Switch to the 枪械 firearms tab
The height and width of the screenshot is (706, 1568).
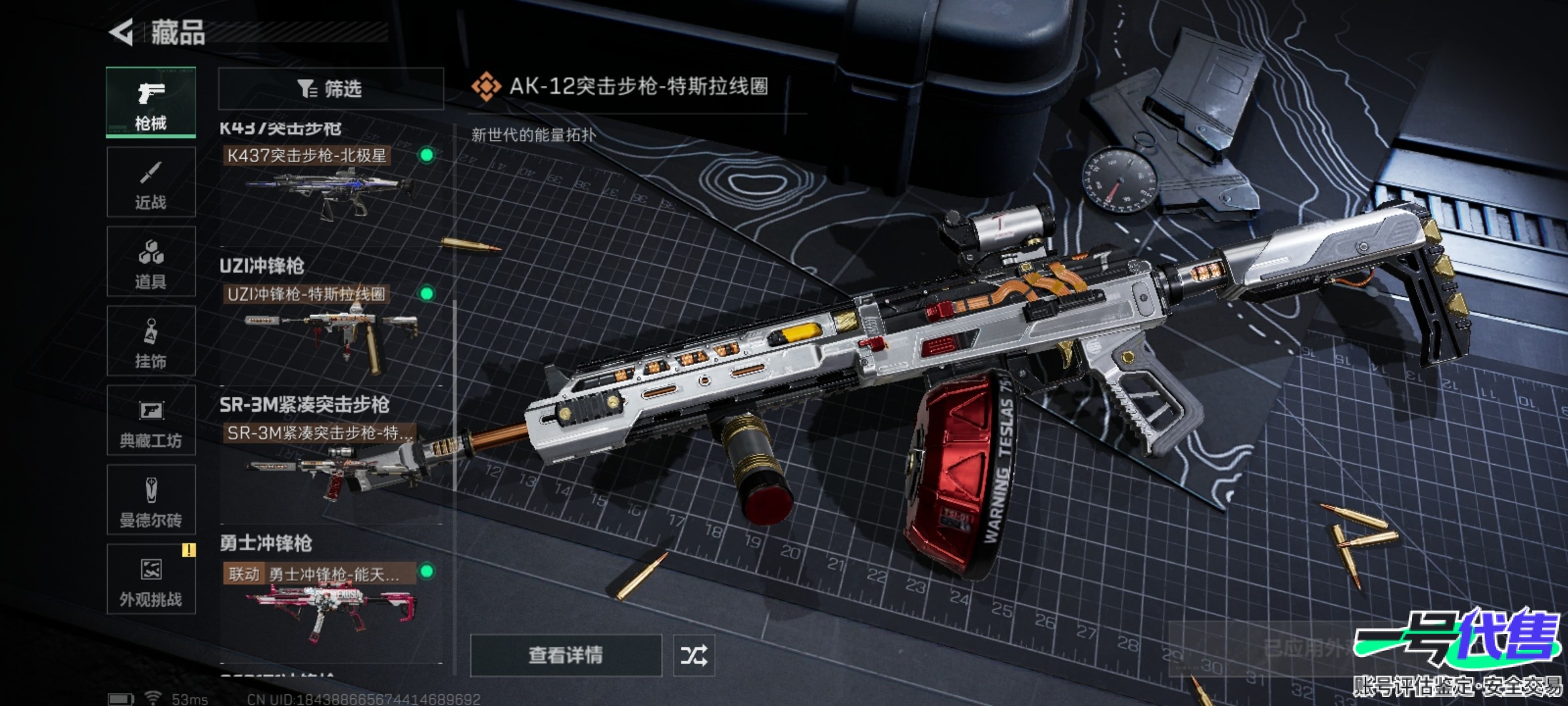coord(151,103)
